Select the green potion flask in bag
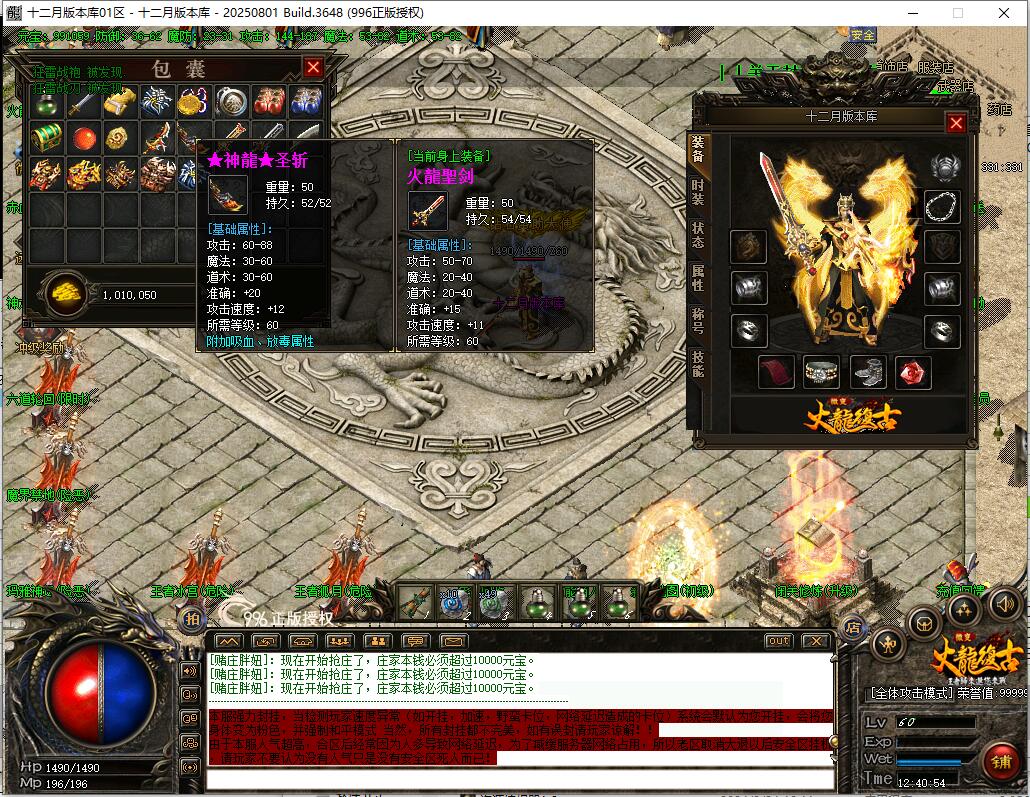 click(x=45, y=102)
